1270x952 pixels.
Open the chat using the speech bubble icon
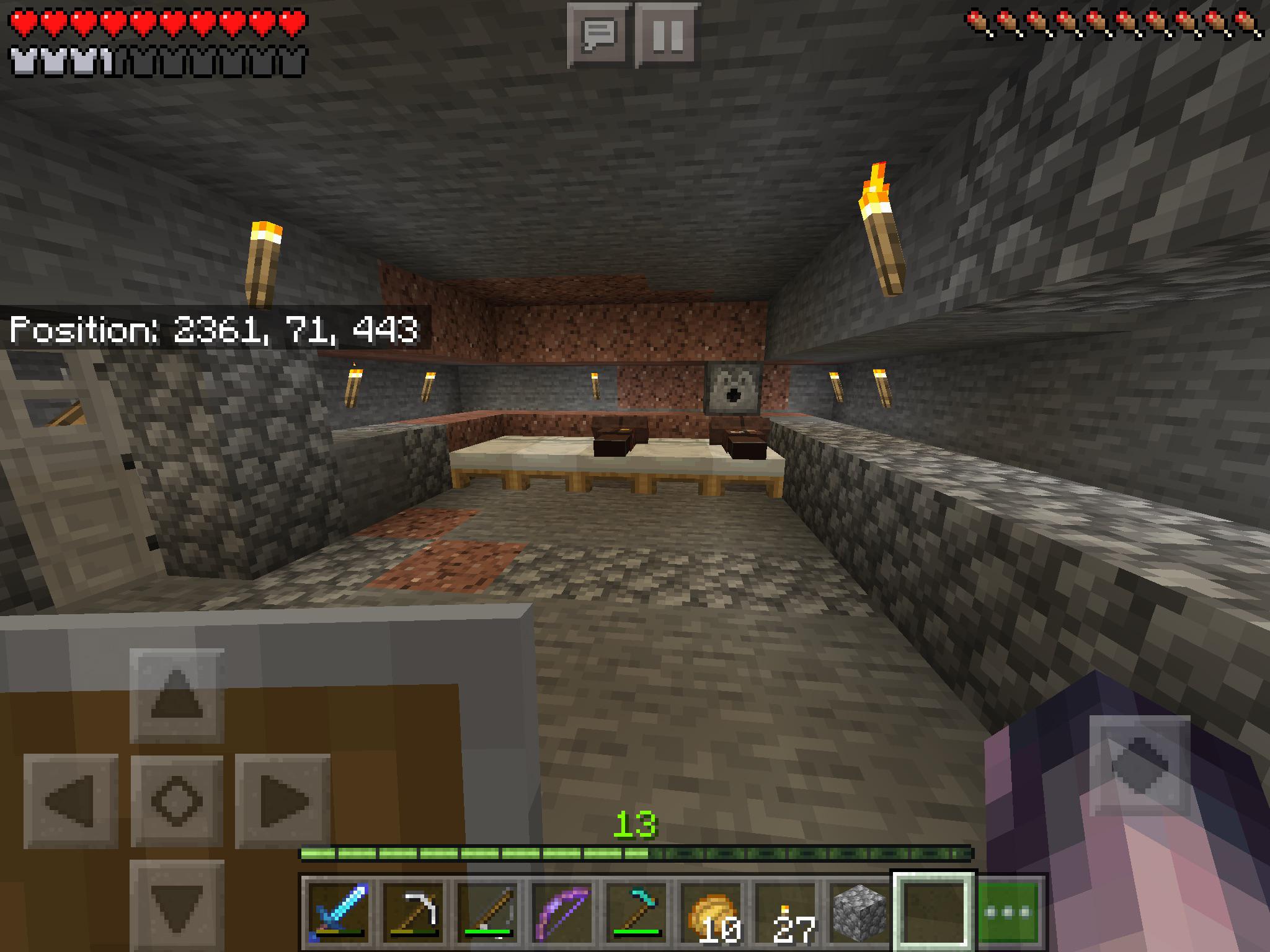pyautogui.click(x=601, y=34)
